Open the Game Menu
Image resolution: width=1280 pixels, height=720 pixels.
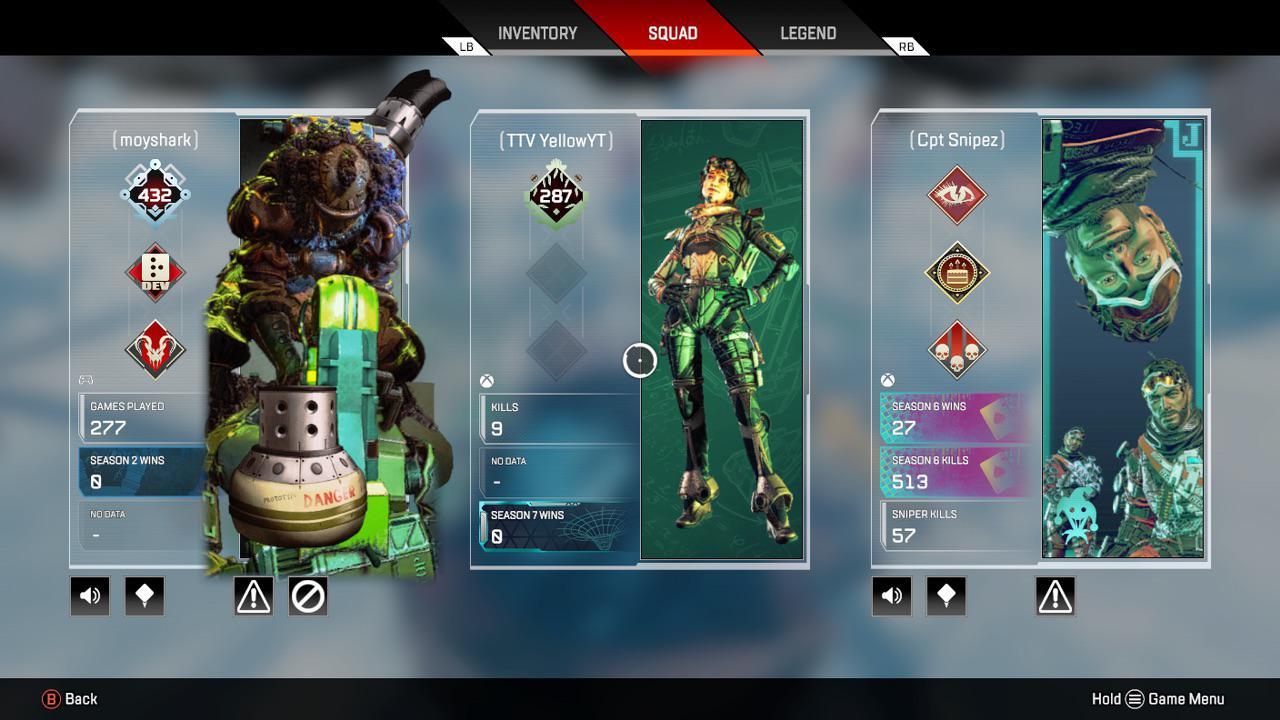pos(1135,698)
